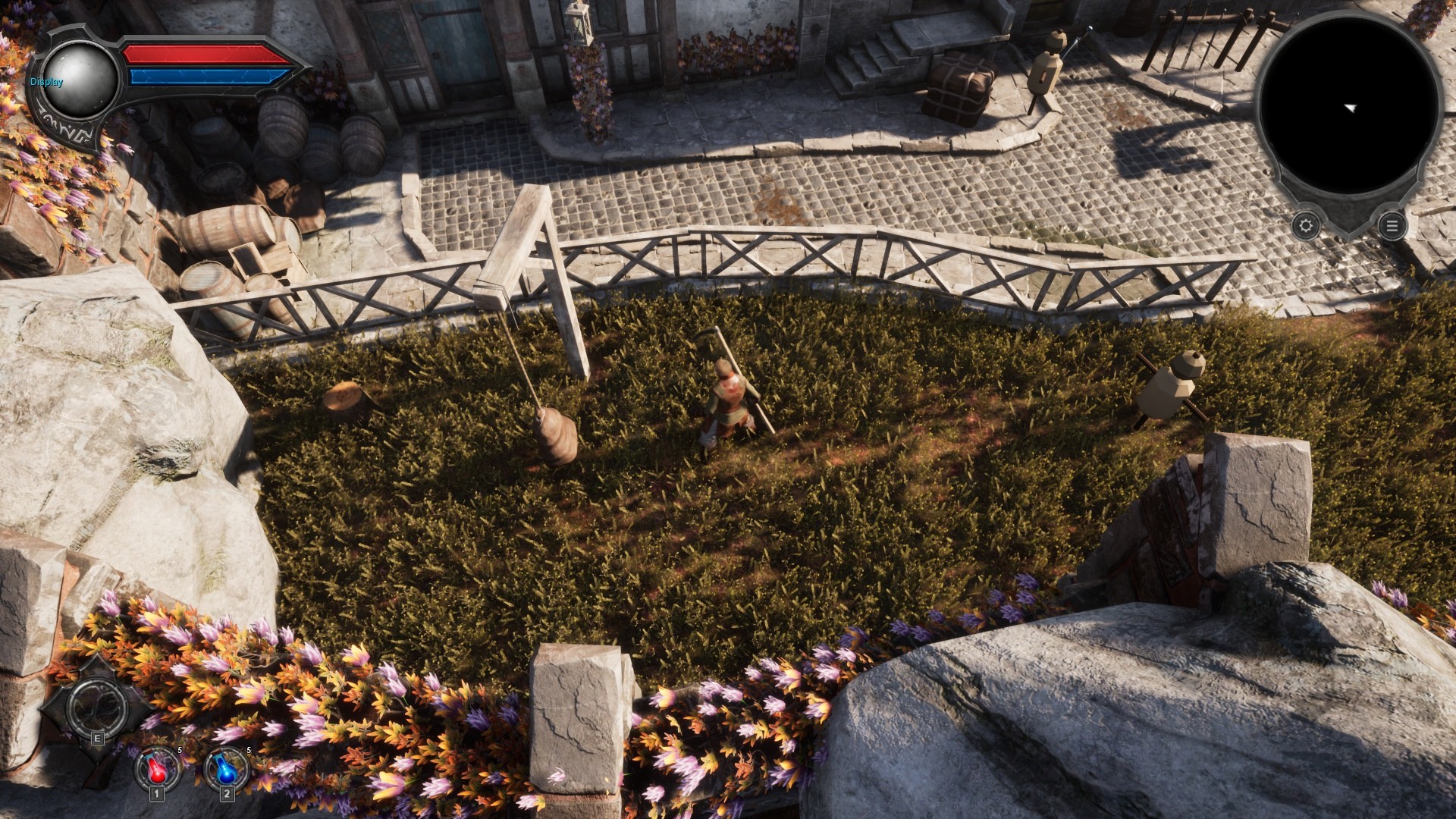Use the blue mana potion slot
This screenshot has height=819, width=1456.
tap(227, 768)
